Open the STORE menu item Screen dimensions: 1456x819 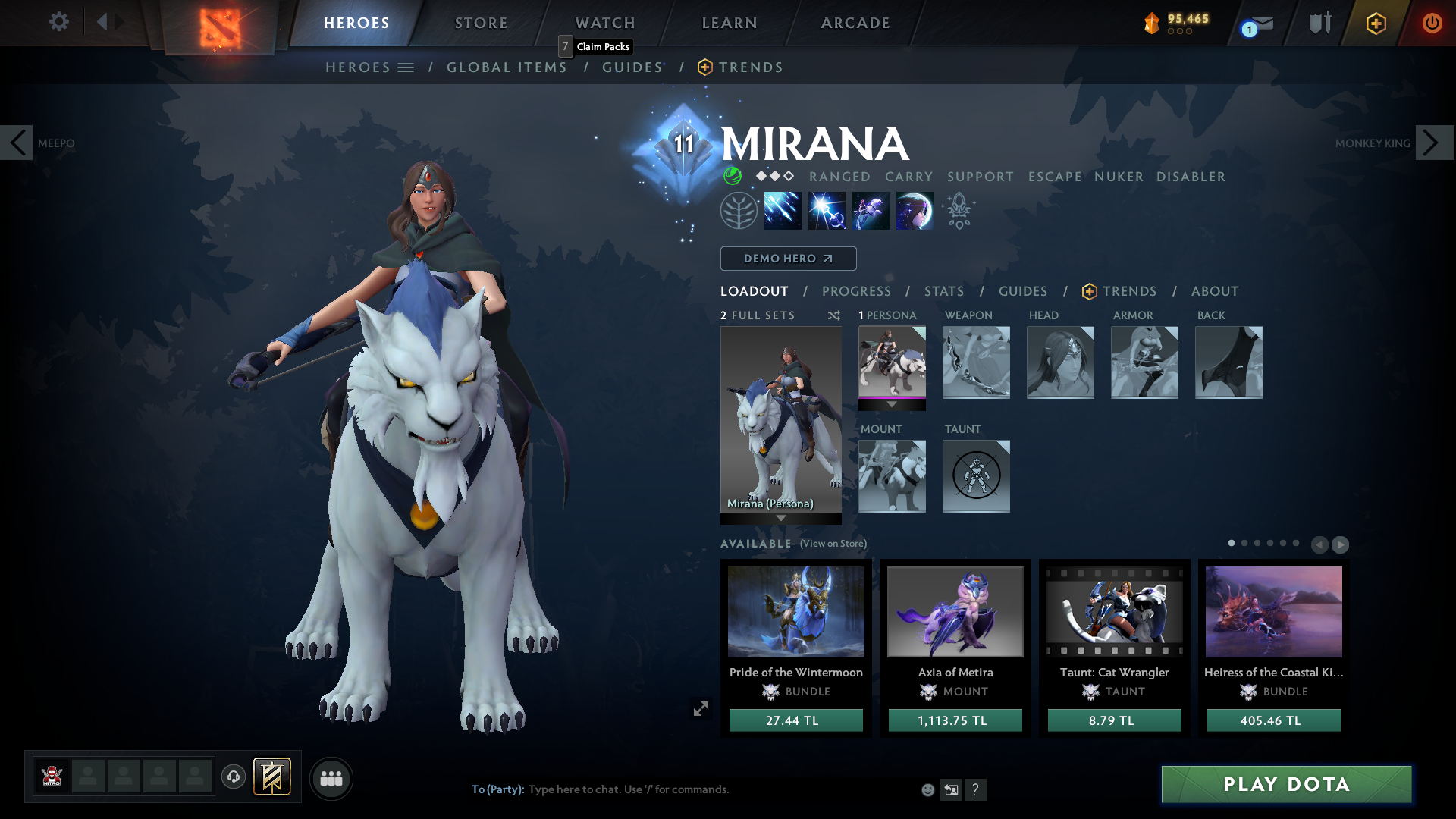click(481, 23)
